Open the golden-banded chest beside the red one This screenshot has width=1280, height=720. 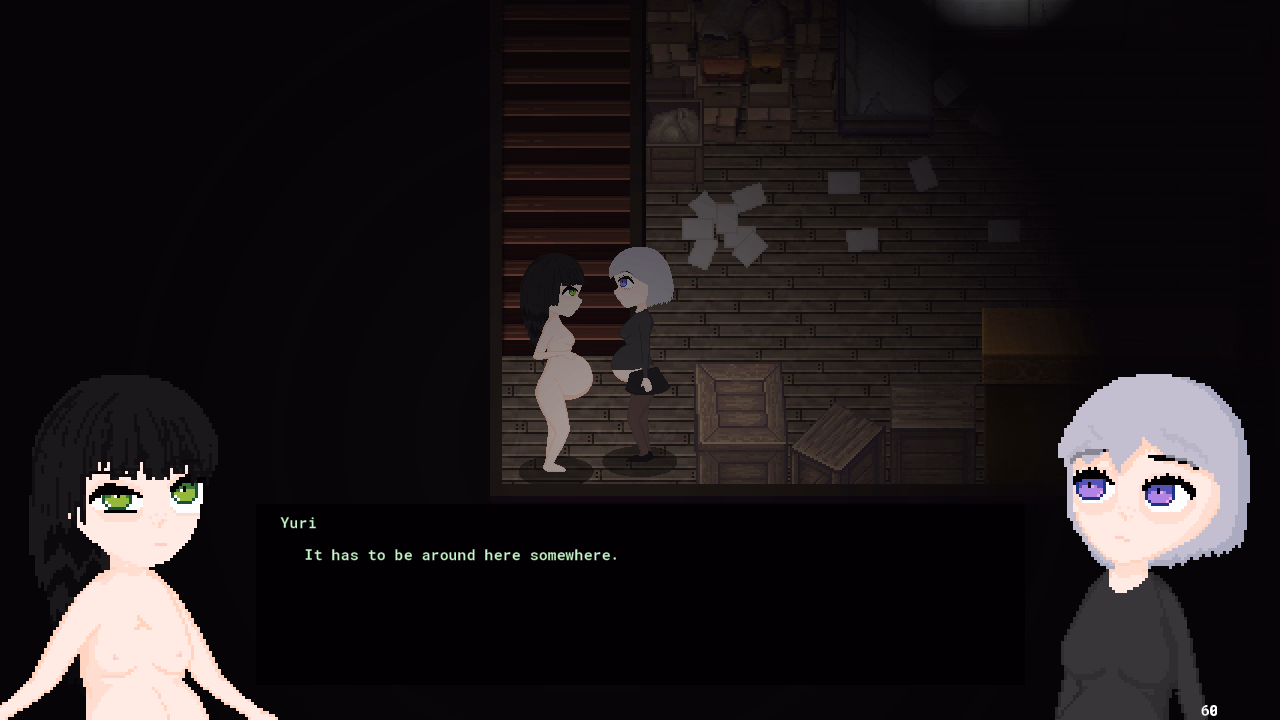point(766,63)
